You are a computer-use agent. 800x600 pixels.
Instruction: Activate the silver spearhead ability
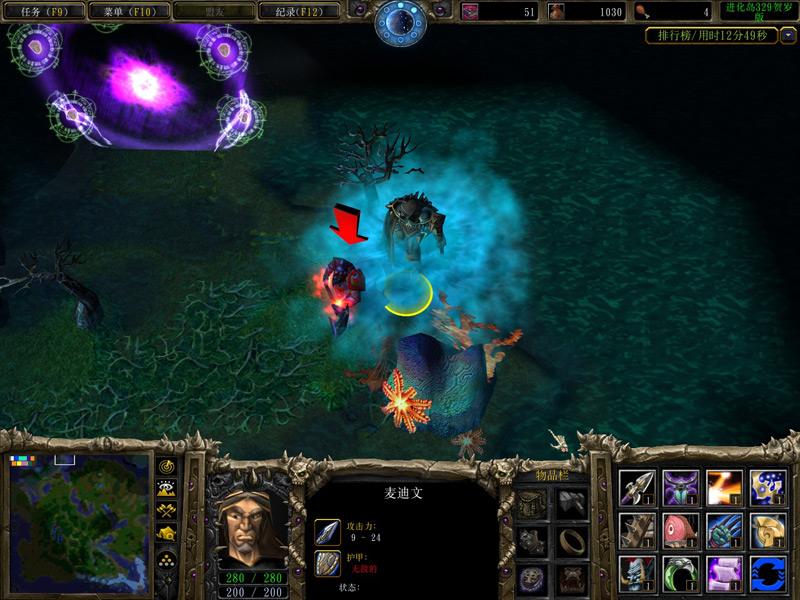[637, 487]
